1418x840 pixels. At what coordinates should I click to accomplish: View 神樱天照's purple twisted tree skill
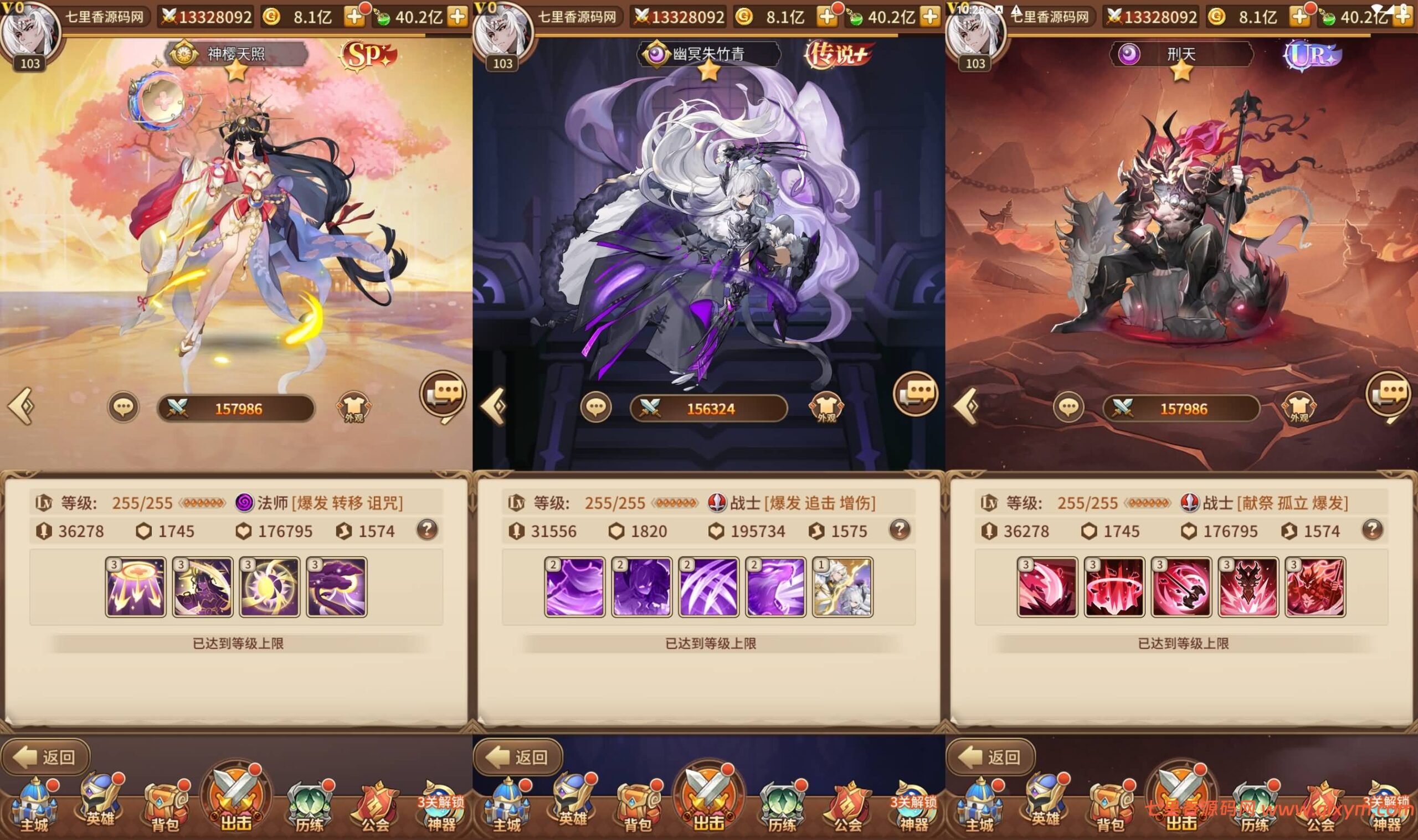click(x=337, y=586)
